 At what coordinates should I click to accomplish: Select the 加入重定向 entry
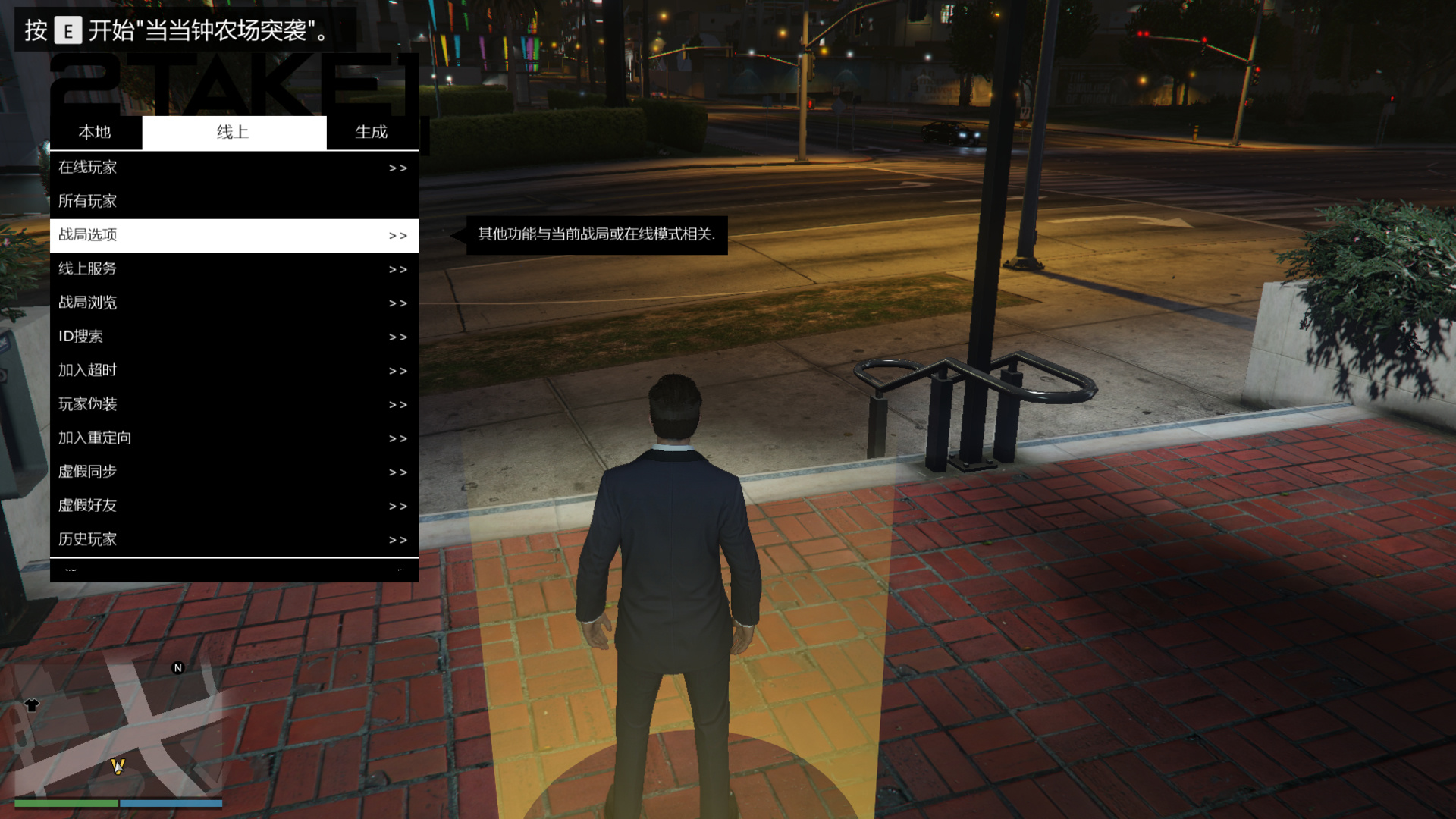(x=234, y=438)
